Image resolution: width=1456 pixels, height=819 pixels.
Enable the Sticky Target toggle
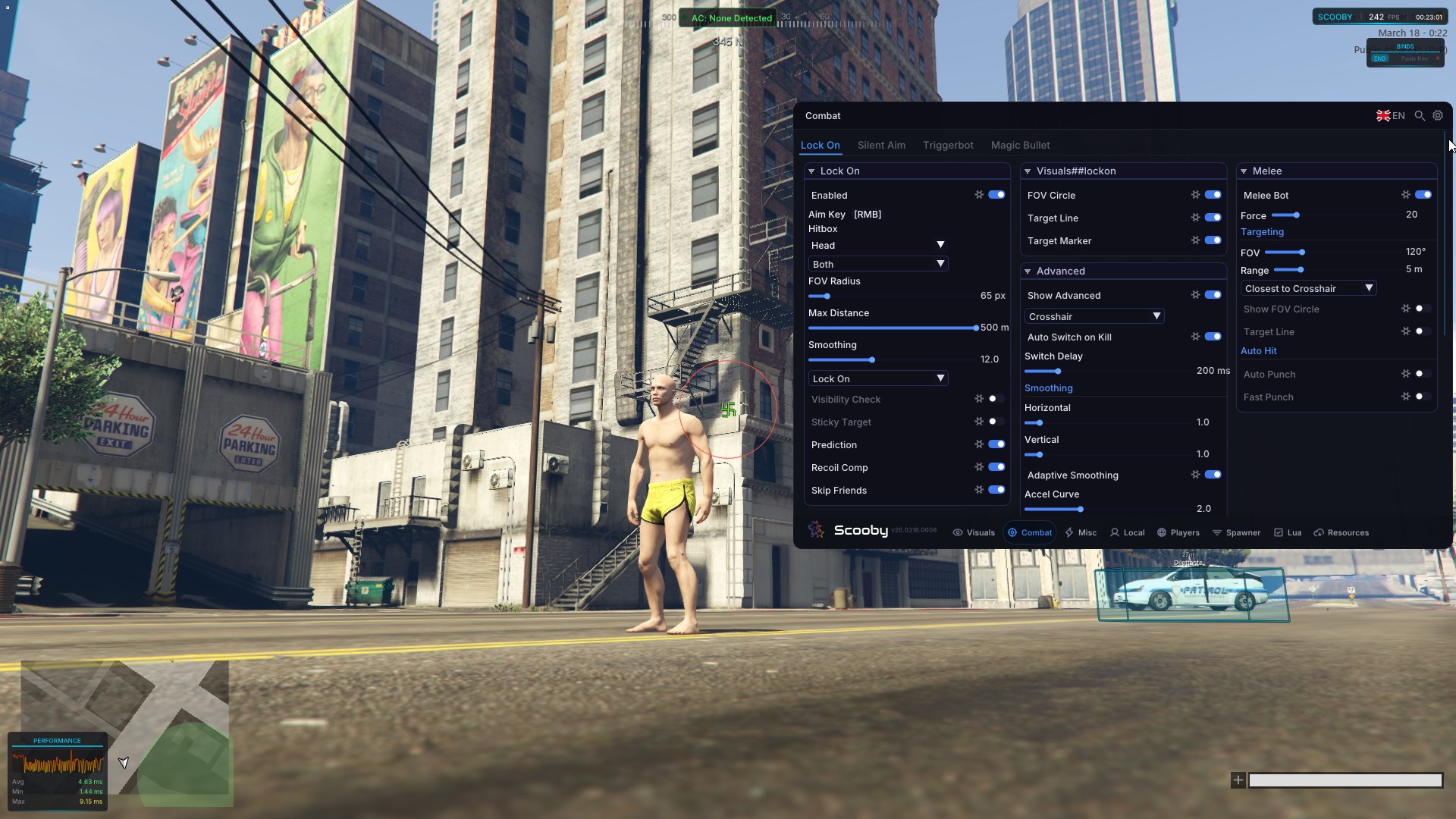pos(993,422)
